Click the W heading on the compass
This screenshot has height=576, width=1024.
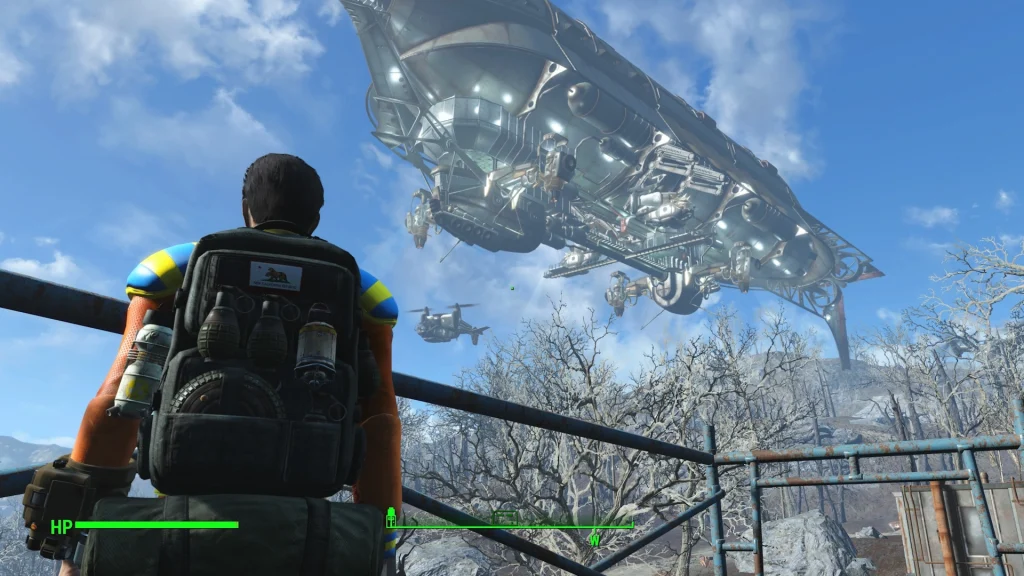pos(594,541)
